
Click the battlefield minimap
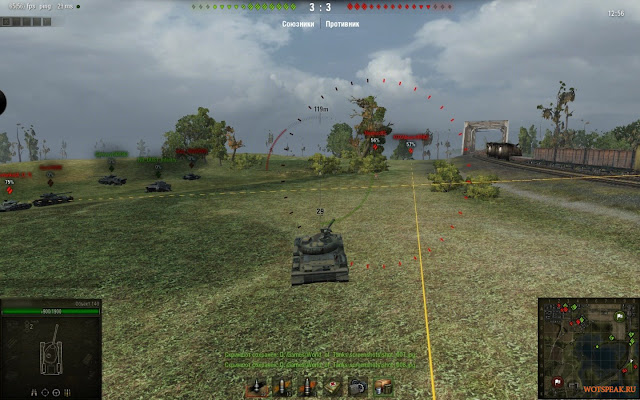tap(588, 347)
